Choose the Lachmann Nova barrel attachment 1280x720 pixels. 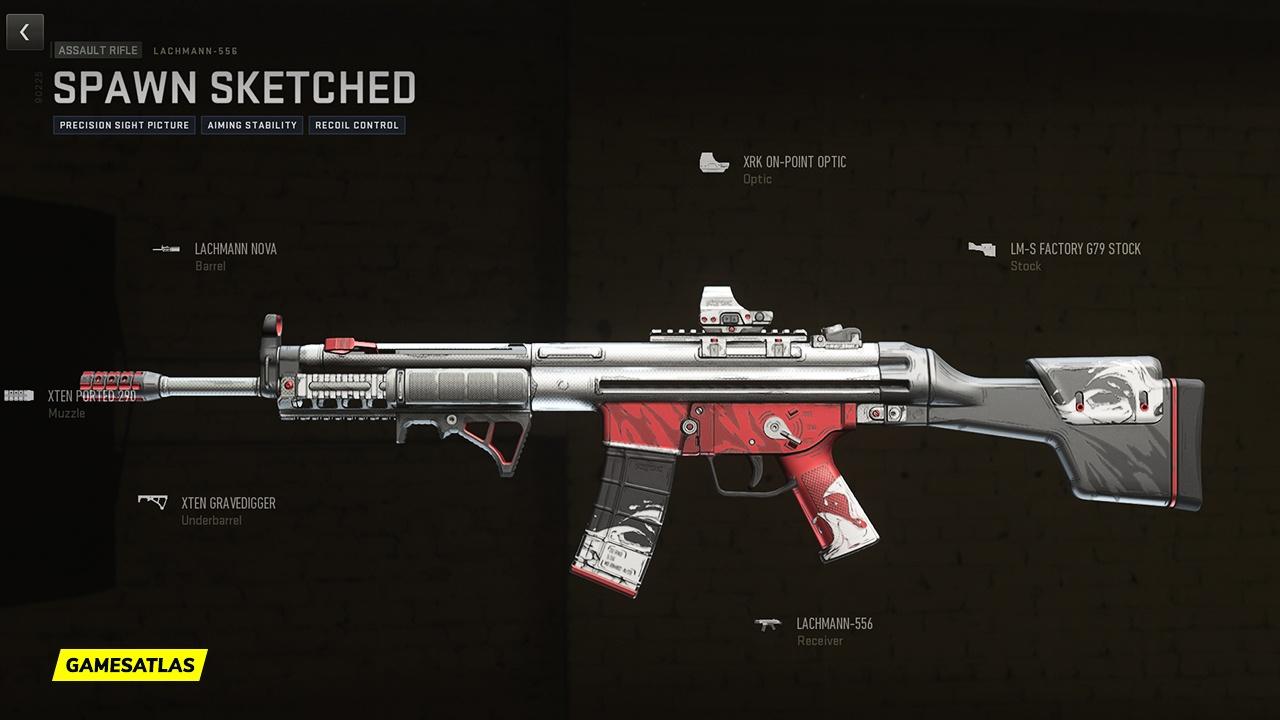click(235, 249)
